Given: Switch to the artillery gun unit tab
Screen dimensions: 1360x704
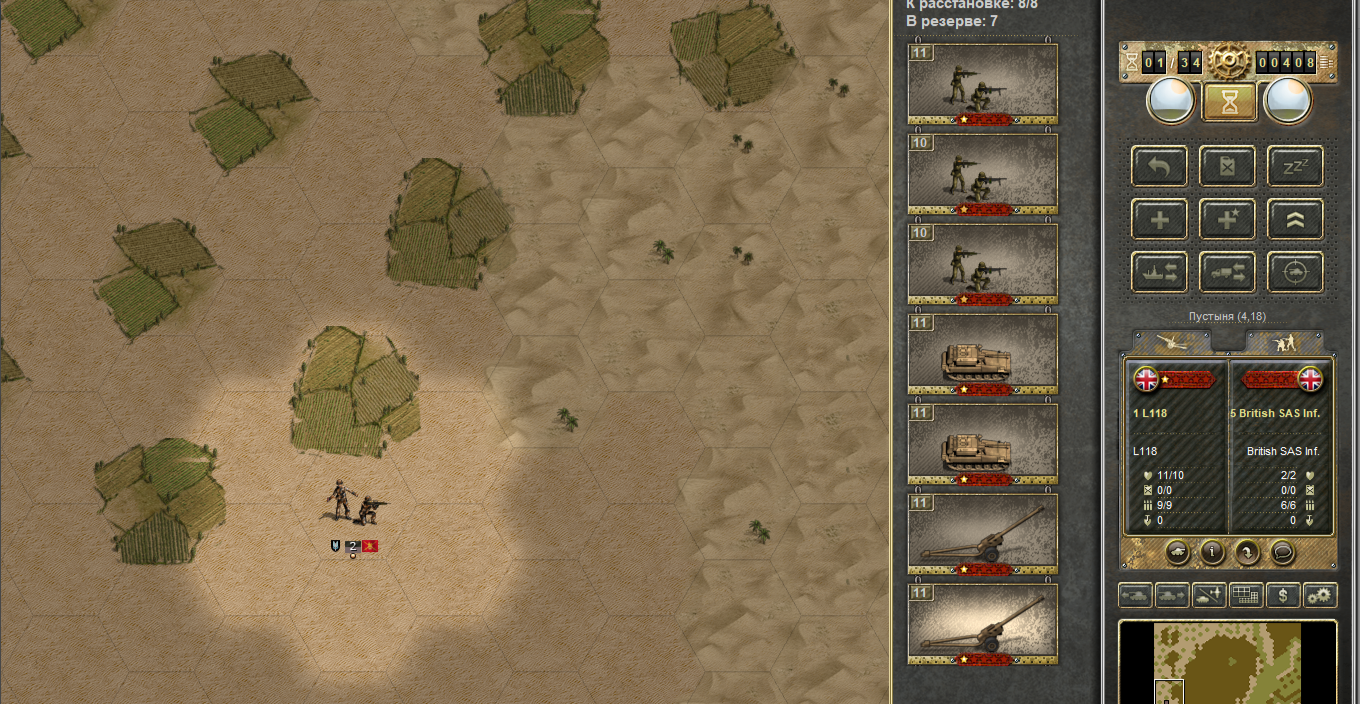Looking at the screenshot, I should tap(1171, 342).
